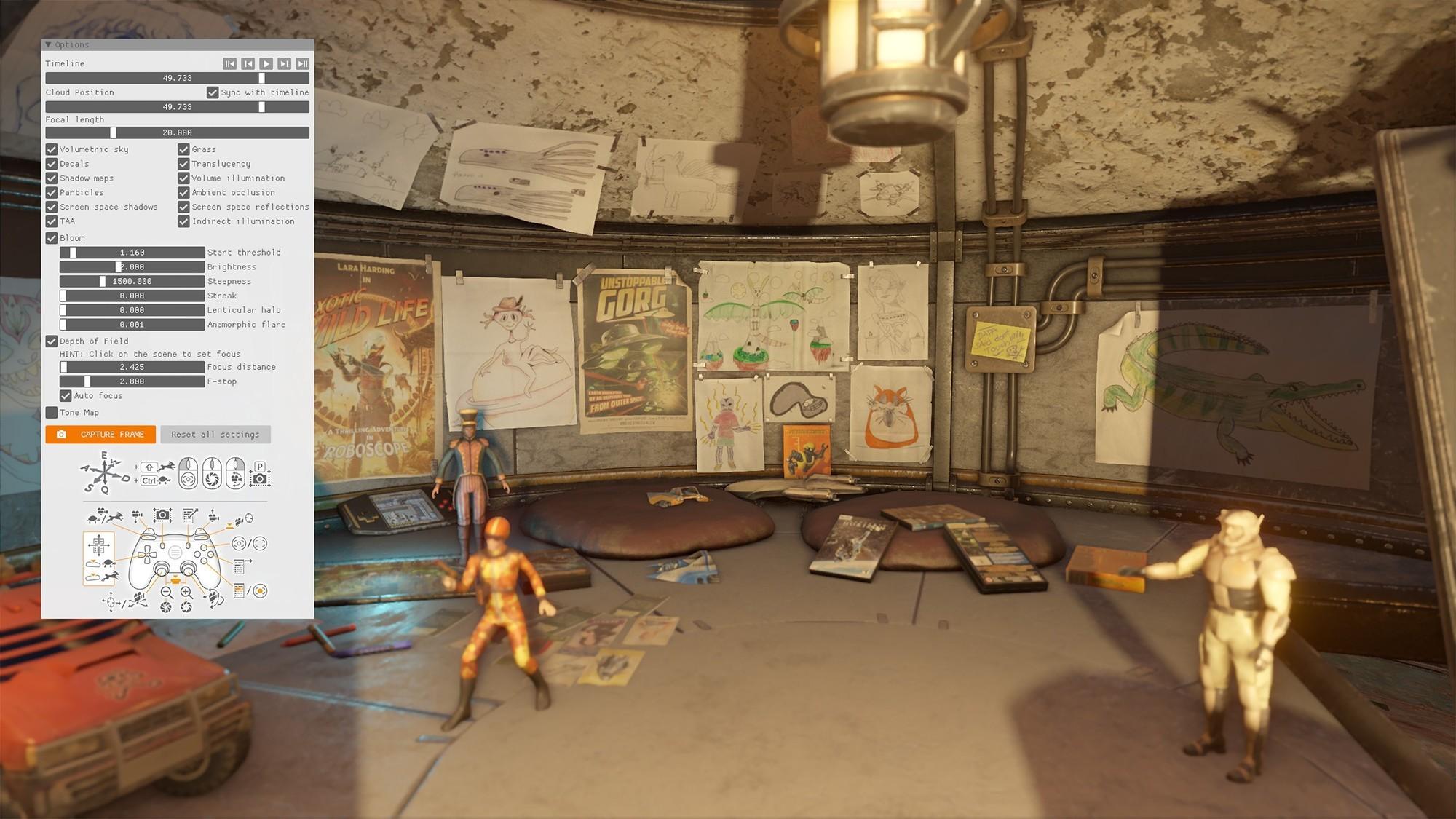Image resolution: width=1456 pixels, height=819 pixels.
Task: Uncheck Auto focus
Action: (66, 396)
